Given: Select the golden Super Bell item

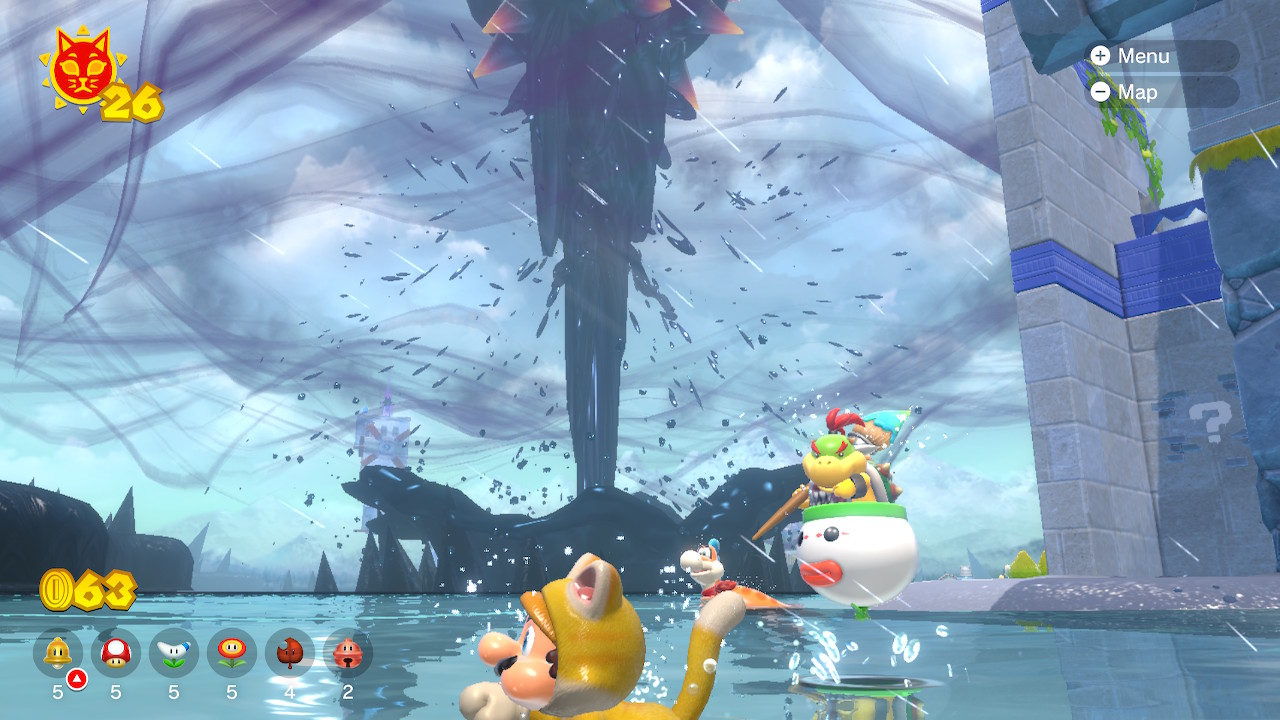Looking at the screenshot, I should click(58, 654).
